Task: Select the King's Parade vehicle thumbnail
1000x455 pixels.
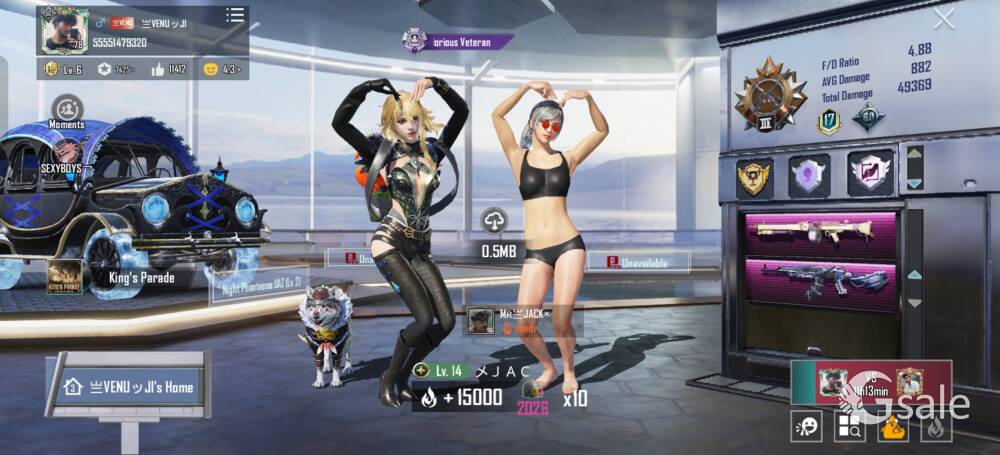Action: pos(65,276)
